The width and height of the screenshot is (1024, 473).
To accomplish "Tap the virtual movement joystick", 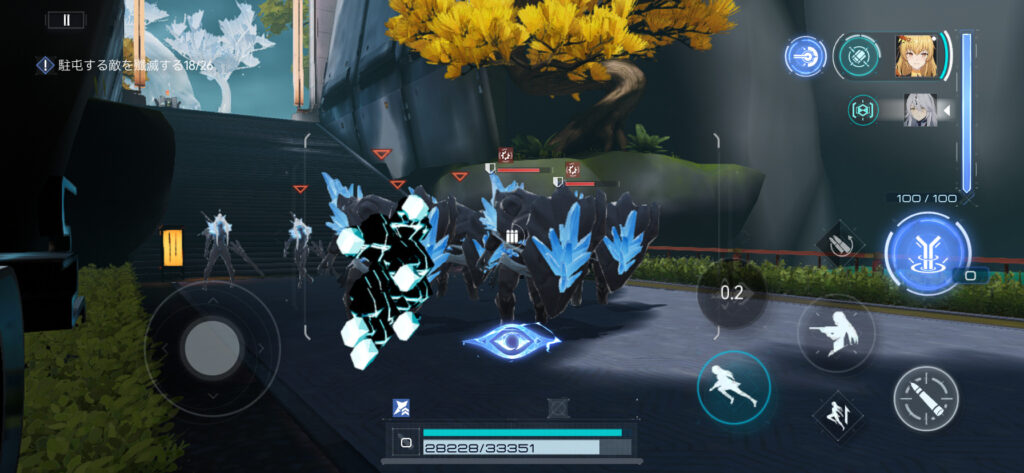I will pyautogui.click(x=212, y=349).
